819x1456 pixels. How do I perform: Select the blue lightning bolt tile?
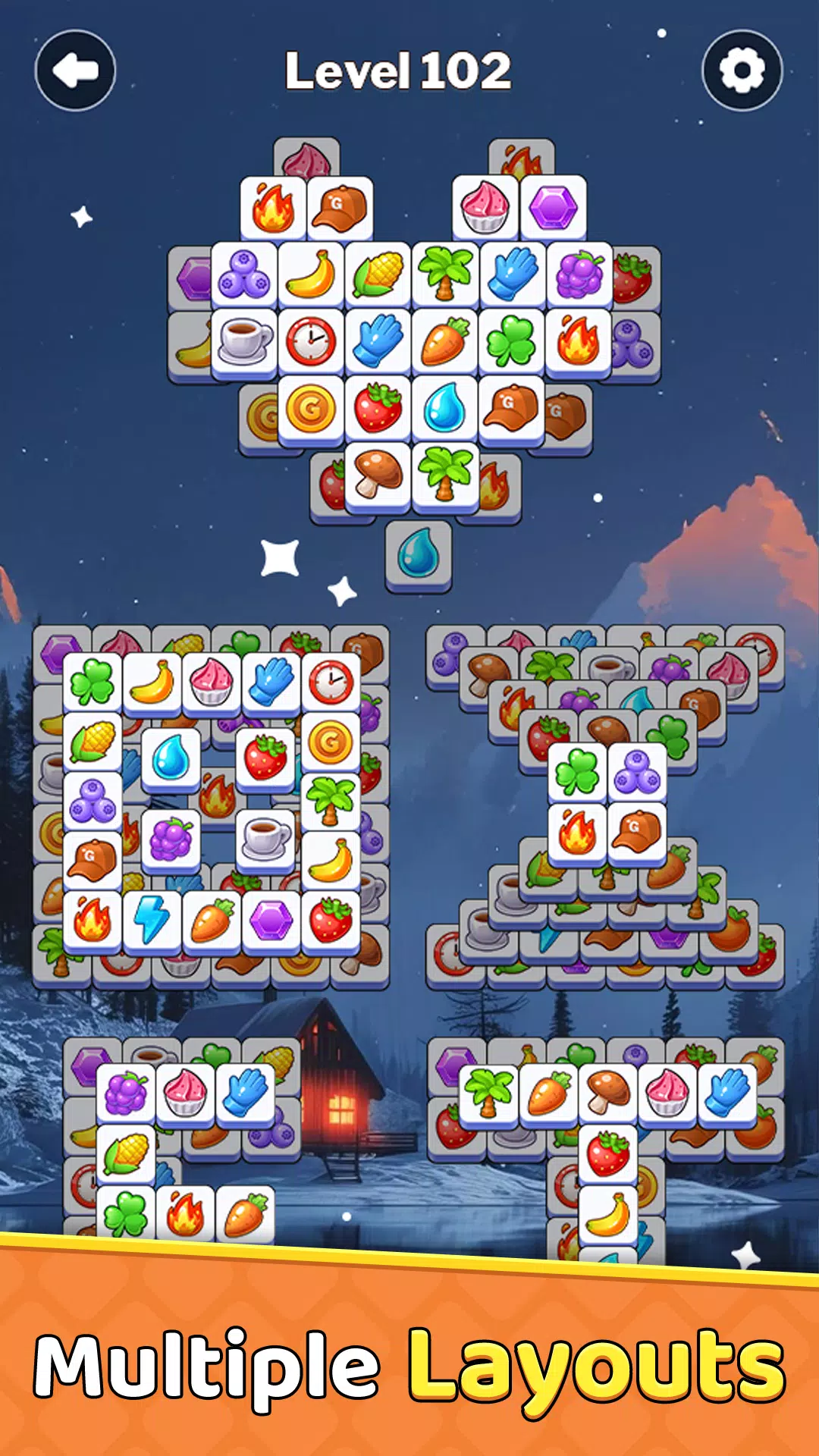pyautogui.click(x=152, y=919)
